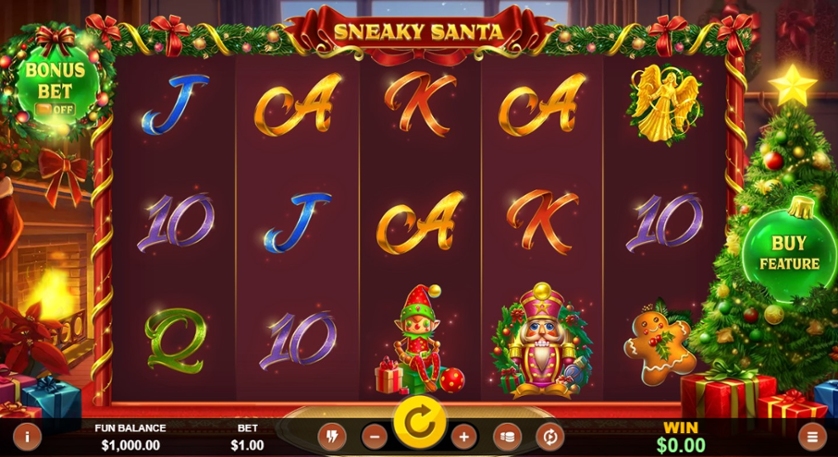Image resolution: width=838 pixels, height=457 pixels.
Task: Open the info paytable button
Action: 26,435
